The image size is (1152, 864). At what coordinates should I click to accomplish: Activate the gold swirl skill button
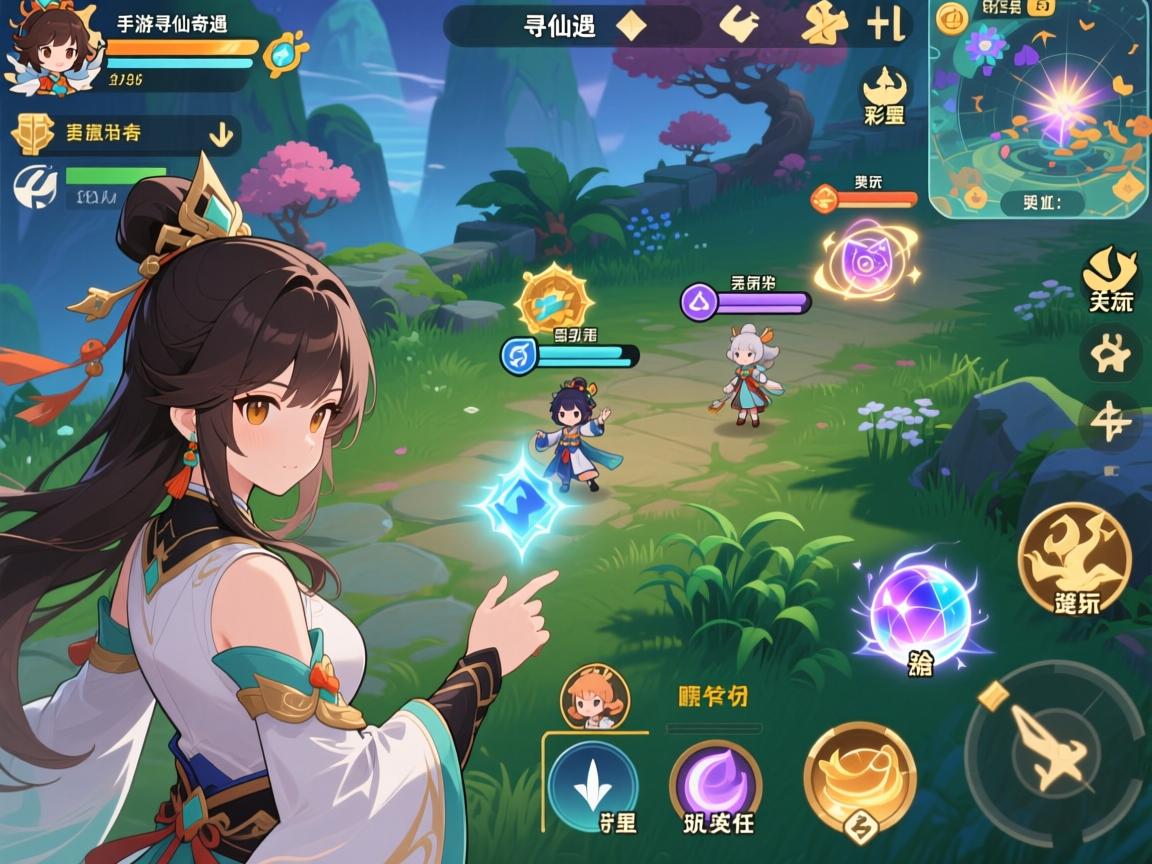859,774
